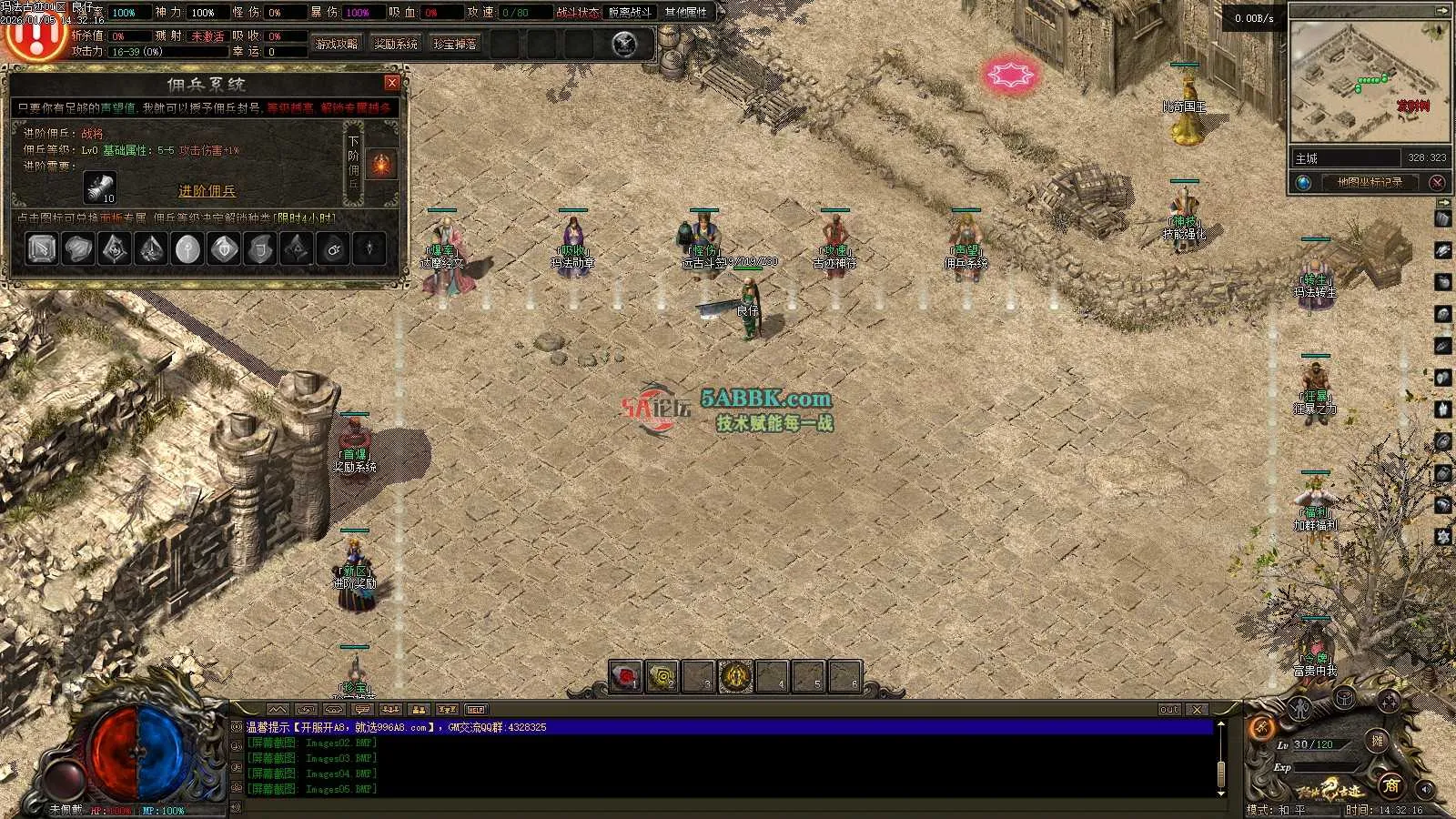
Task: Close the minimap with the red X
Action: 1438,182
